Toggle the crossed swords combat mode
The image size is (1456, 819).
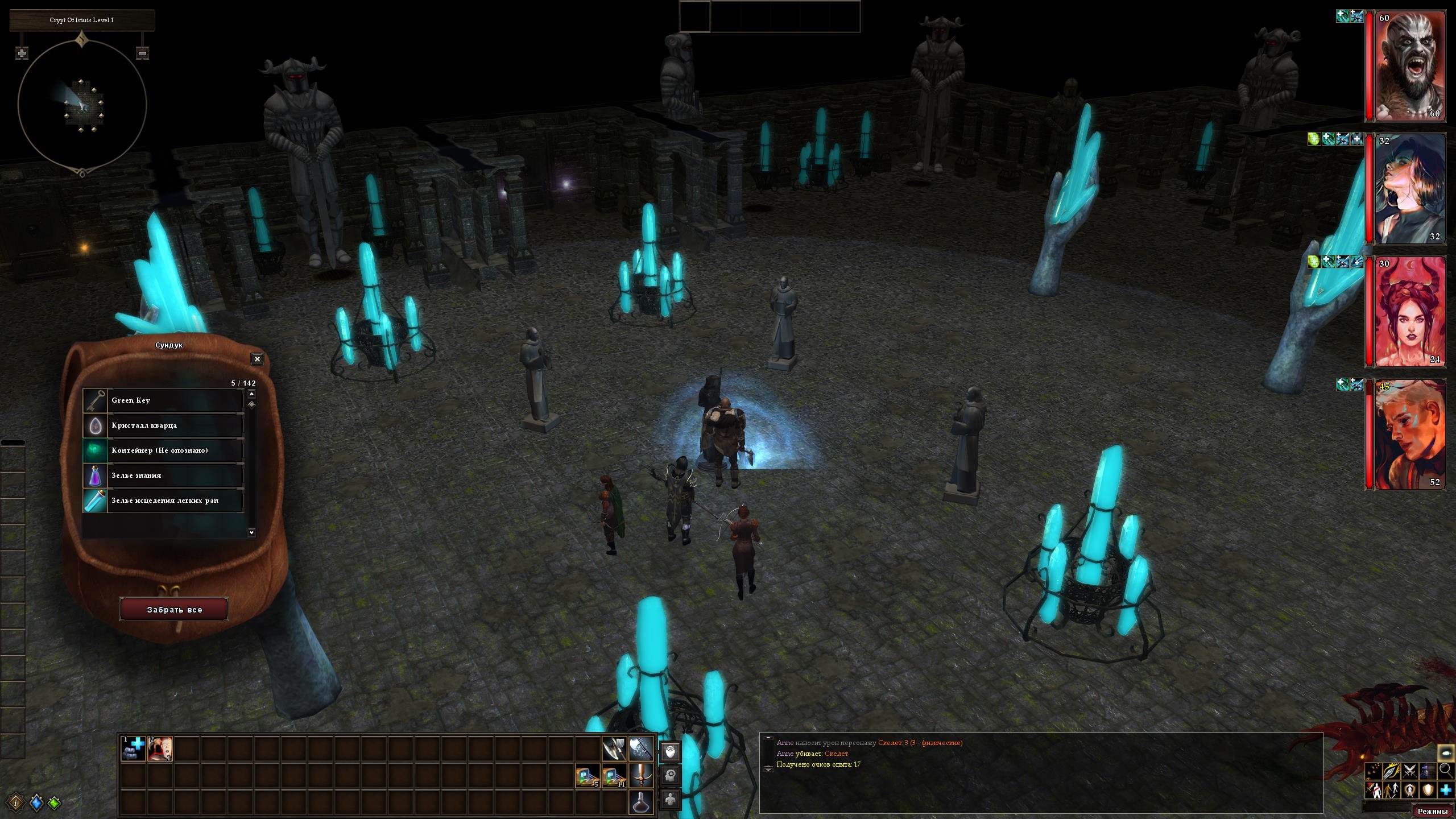point(1409,771)
